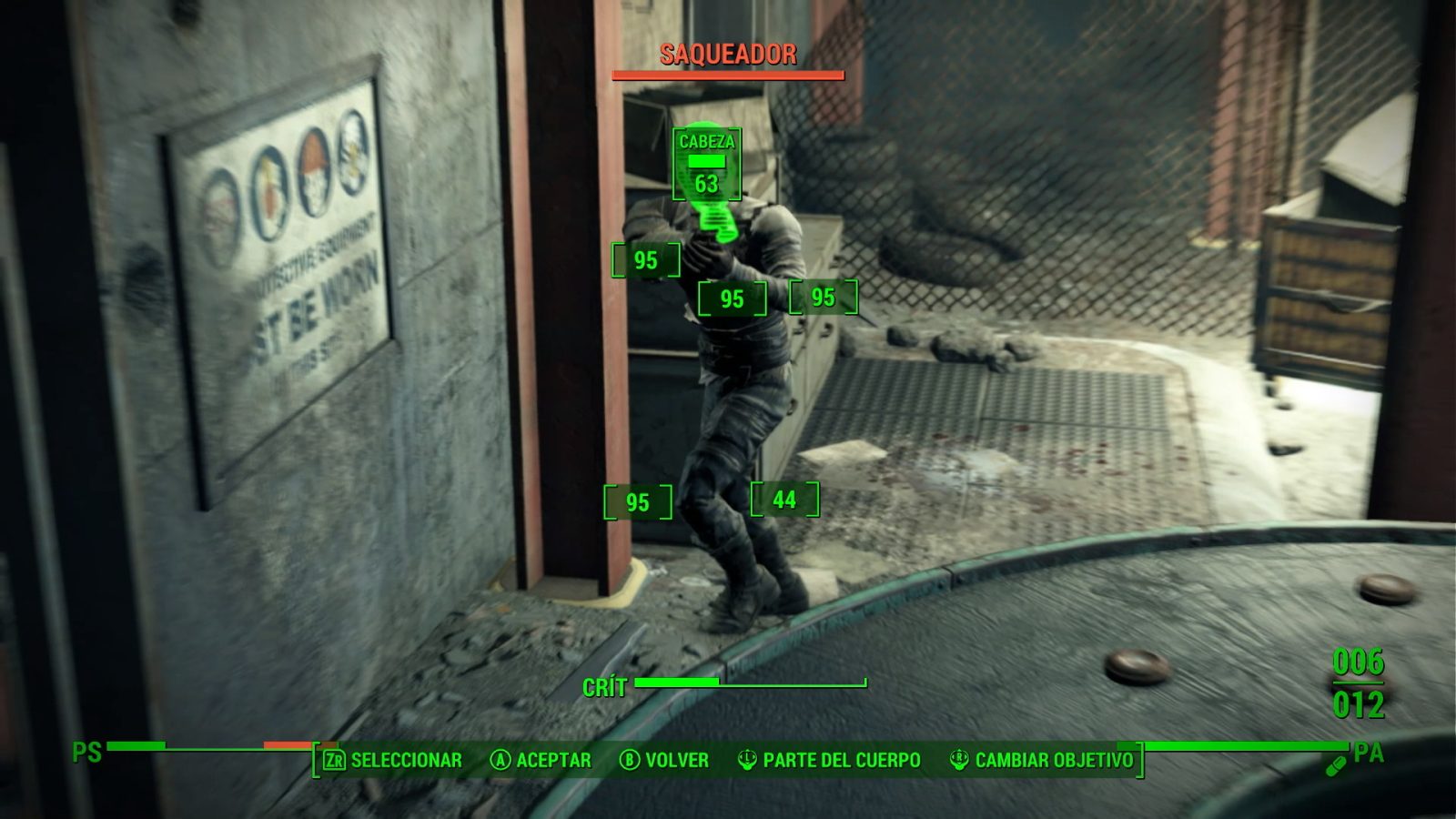Click the stick icon for CAMBIAR OBJETIVO
This screenshot has height=819, width=1456.
[x=959, y=760]
